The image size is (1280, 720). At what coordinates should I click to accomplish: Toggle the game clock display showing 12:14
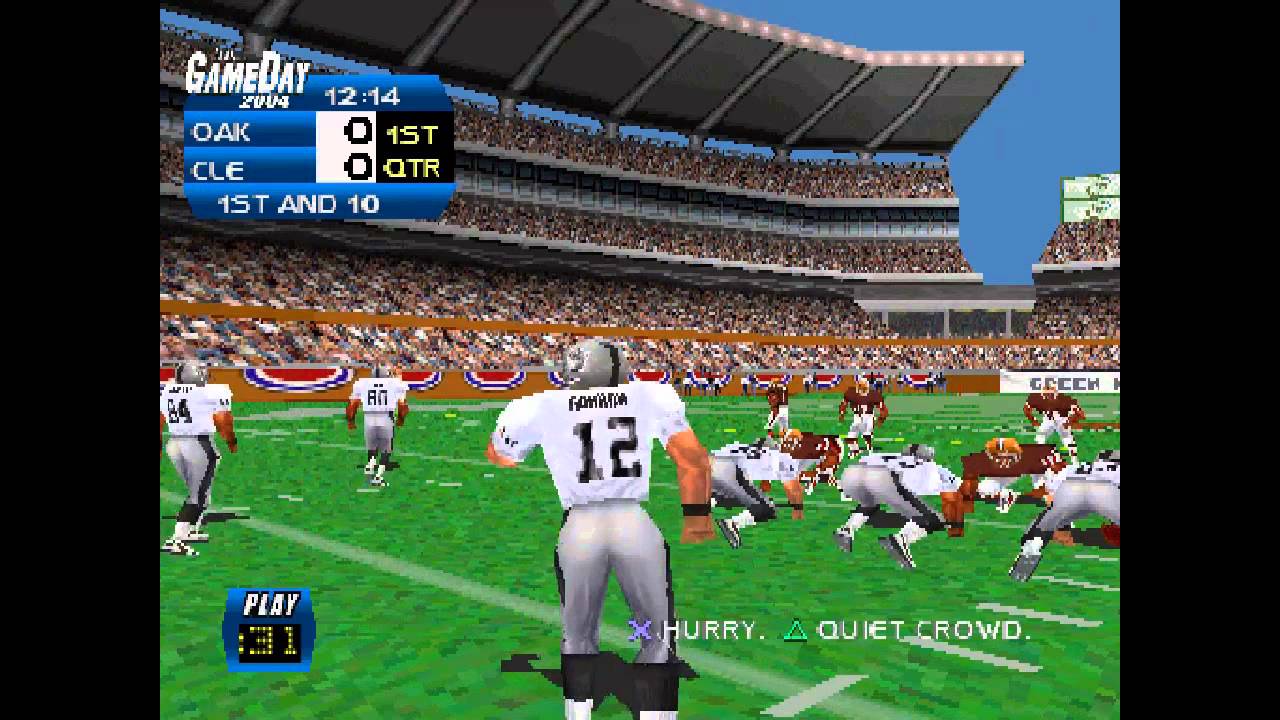[x=360, y=96]
